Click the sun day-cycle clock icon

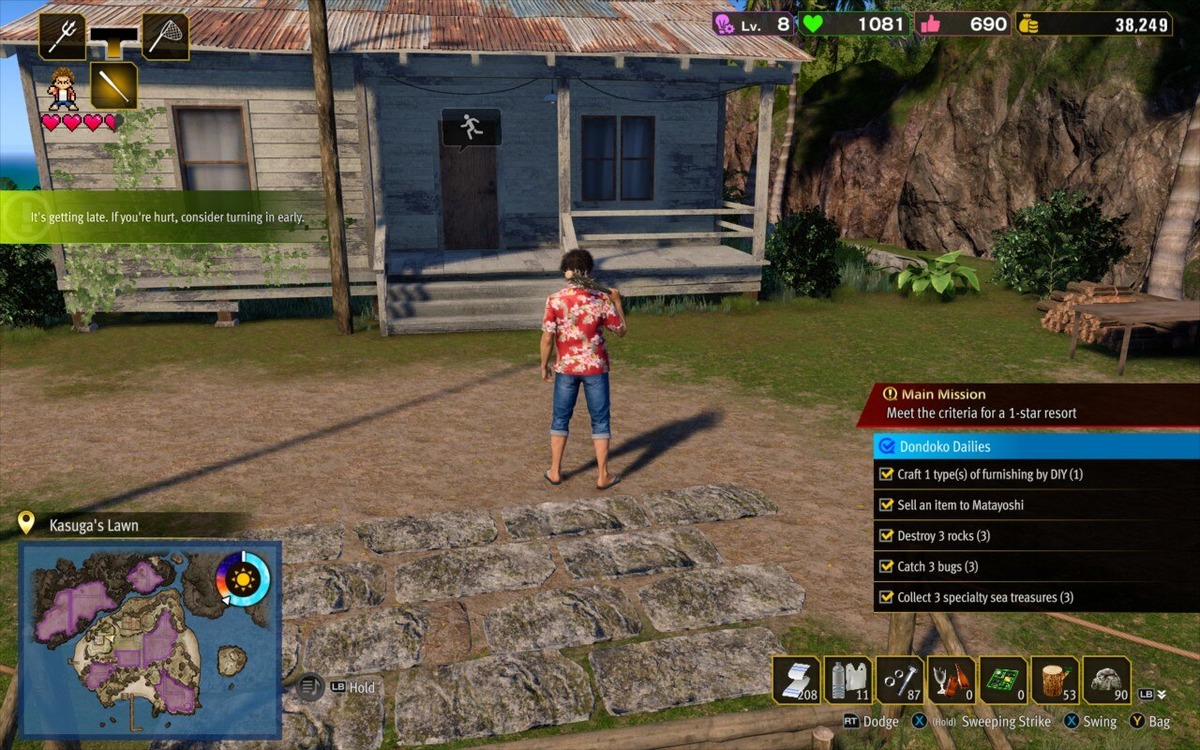242,579
